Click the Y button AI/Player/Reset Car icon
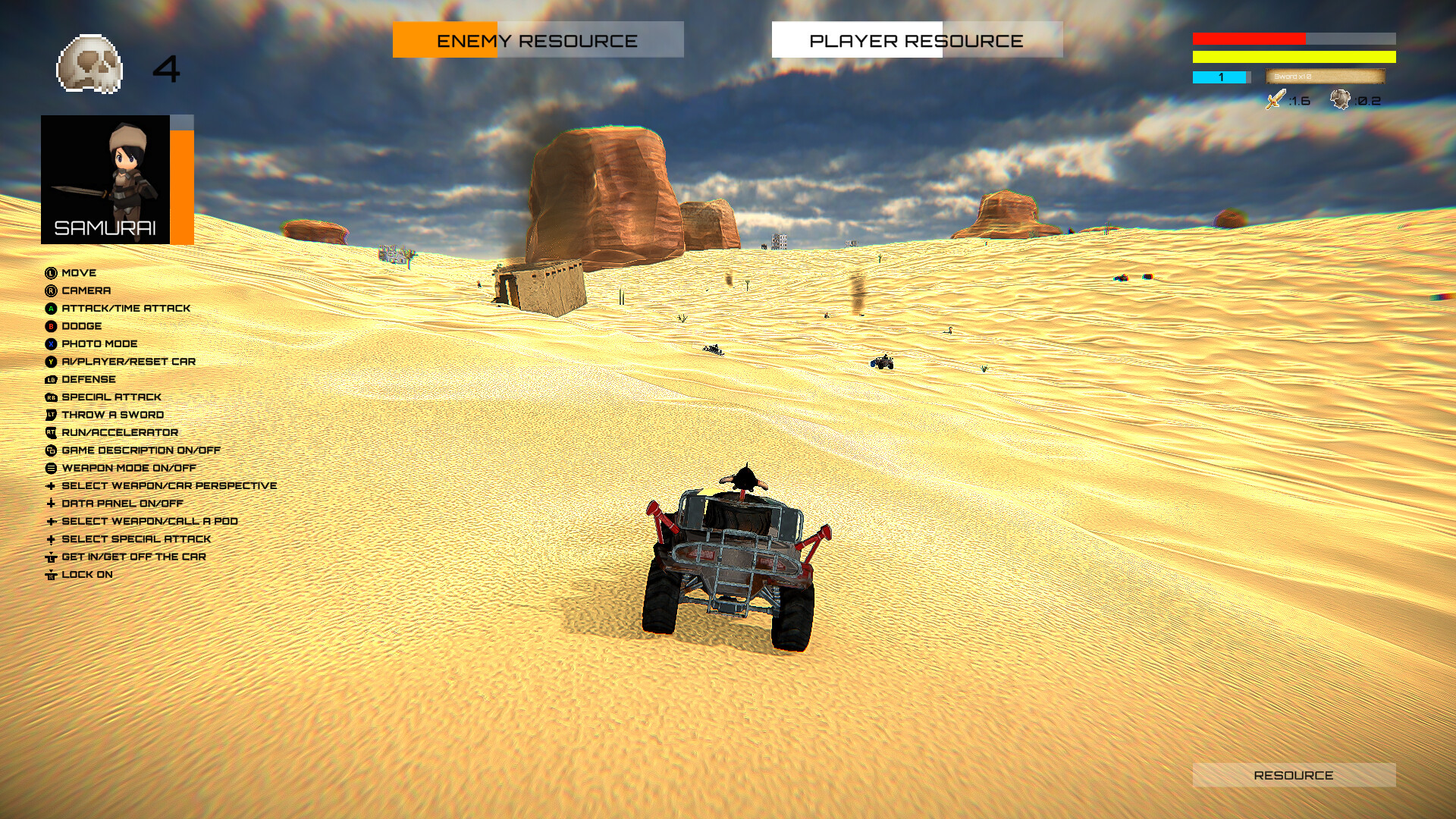The width and height of the screenshot is (1456, 819). (50, 361)
